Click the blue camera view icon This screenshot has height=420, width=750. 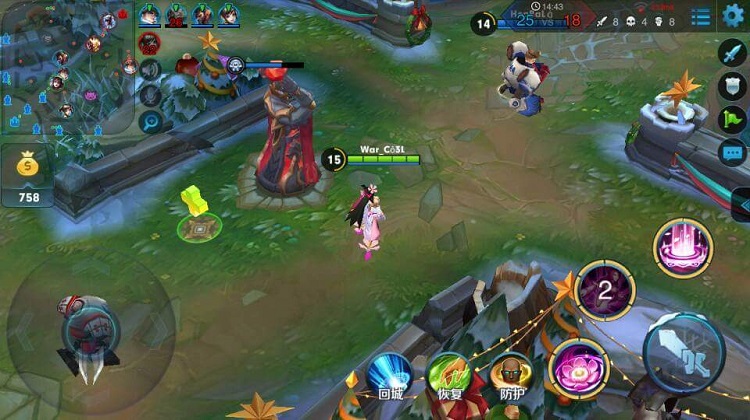150,121
